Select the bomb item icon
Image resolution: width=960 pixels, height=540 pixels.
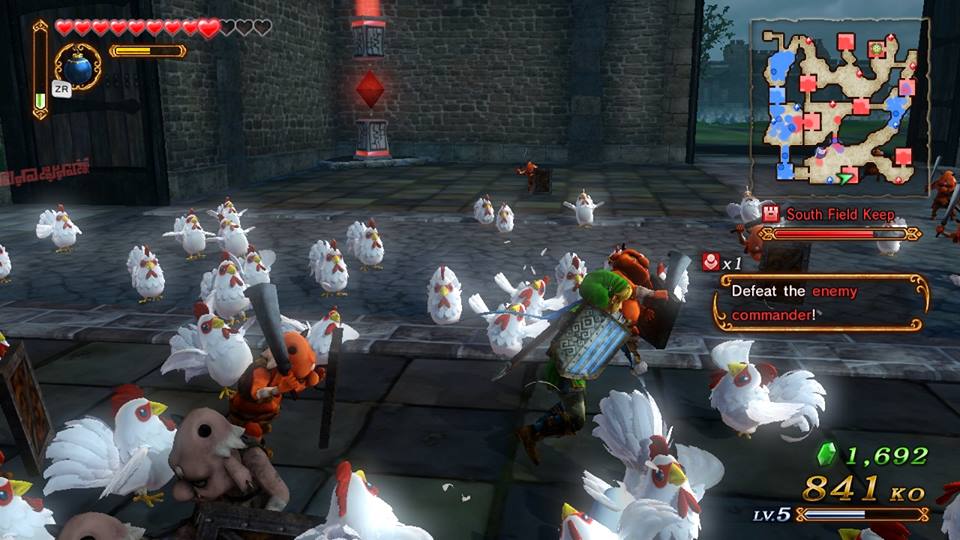pos(77,64)
